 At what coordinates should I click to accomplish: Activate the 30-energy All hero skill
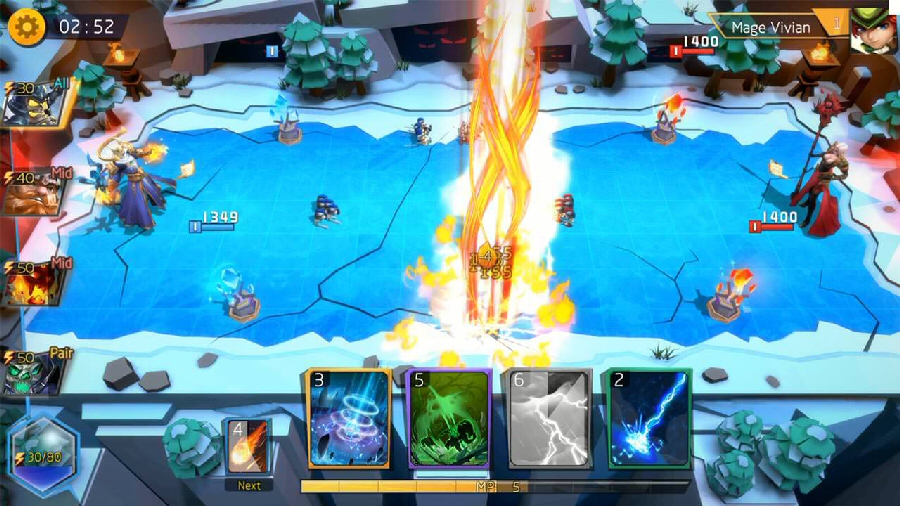coord(34,103)
